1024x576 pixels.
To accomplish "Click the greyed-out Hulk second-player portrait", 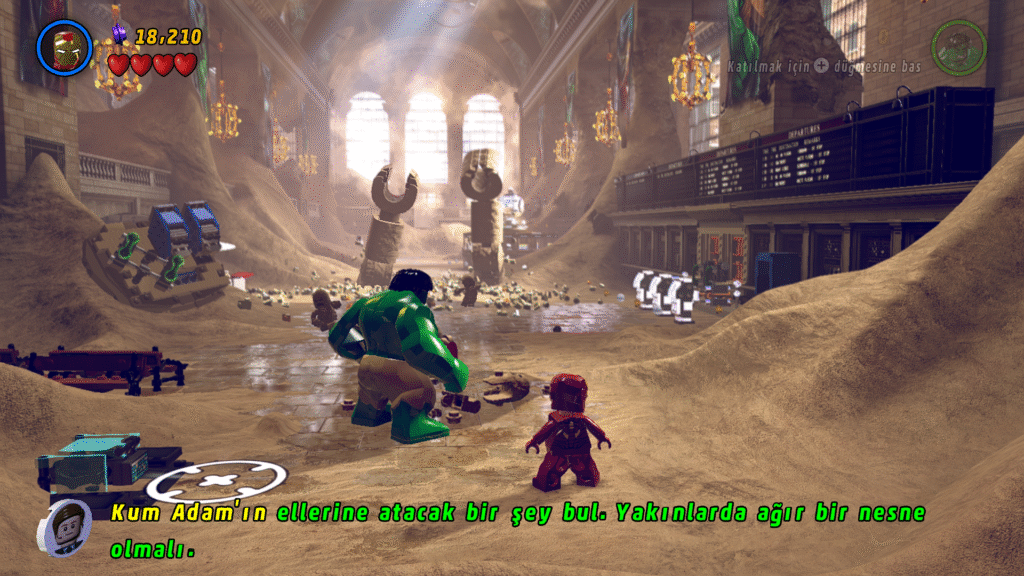I will 958,47.
